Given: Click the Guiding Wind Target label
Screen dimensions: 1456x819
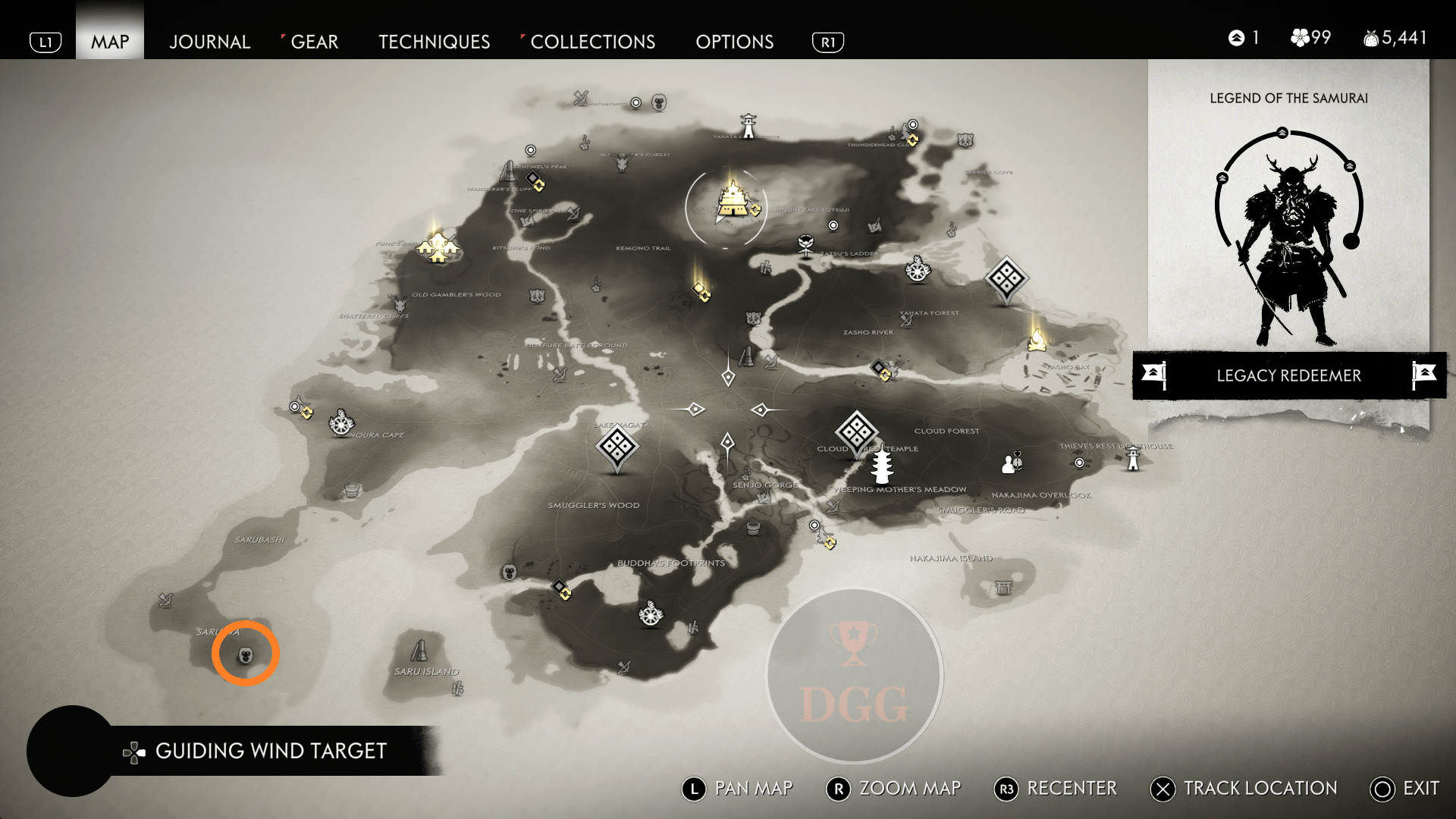Looking at the screenshot, I should [271, 751].
